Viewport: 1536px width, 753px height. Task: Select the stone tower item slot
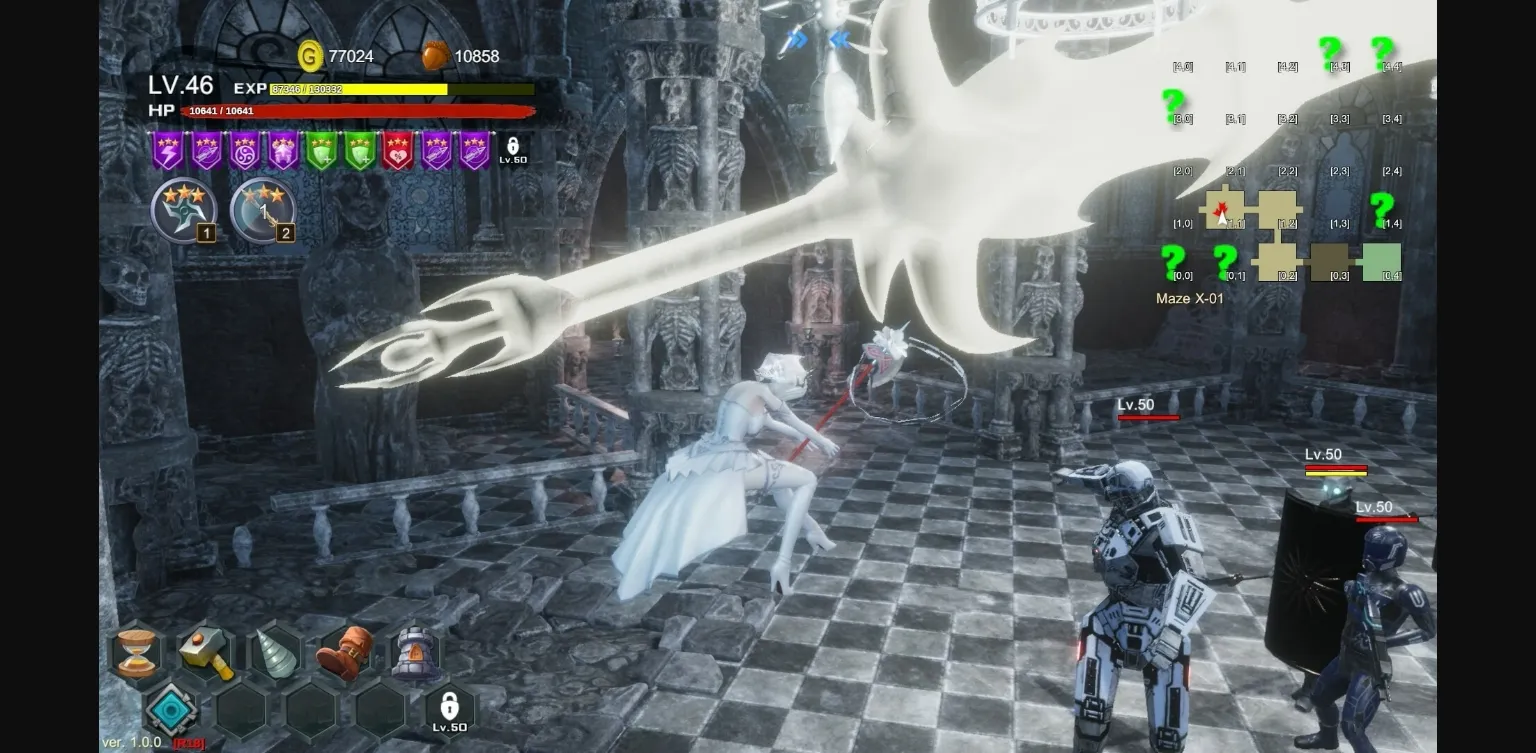tap(413, 654)
